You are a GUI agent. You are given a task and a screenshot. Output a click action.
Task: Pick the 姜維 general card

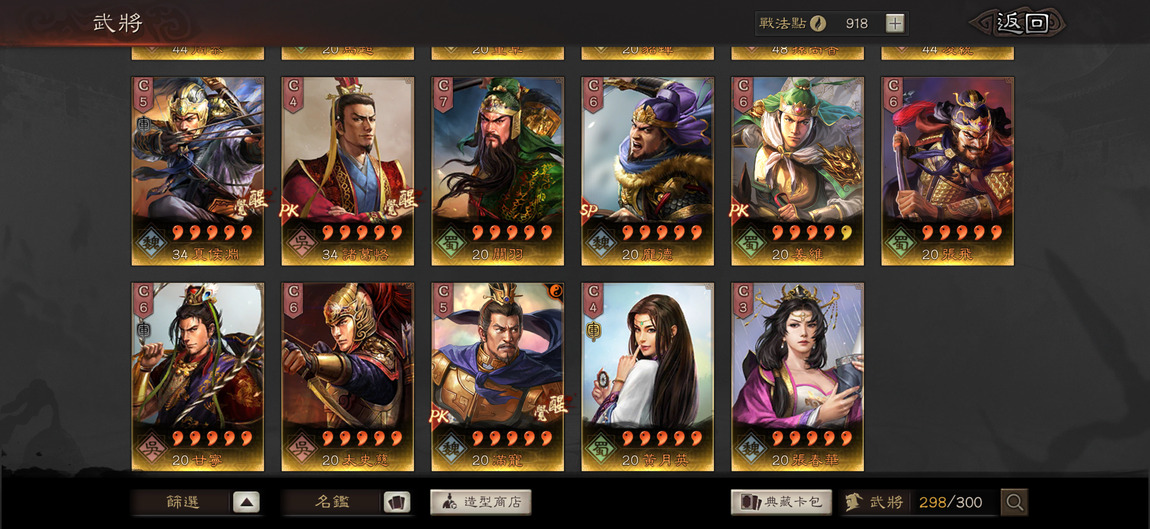pos(798,170)
